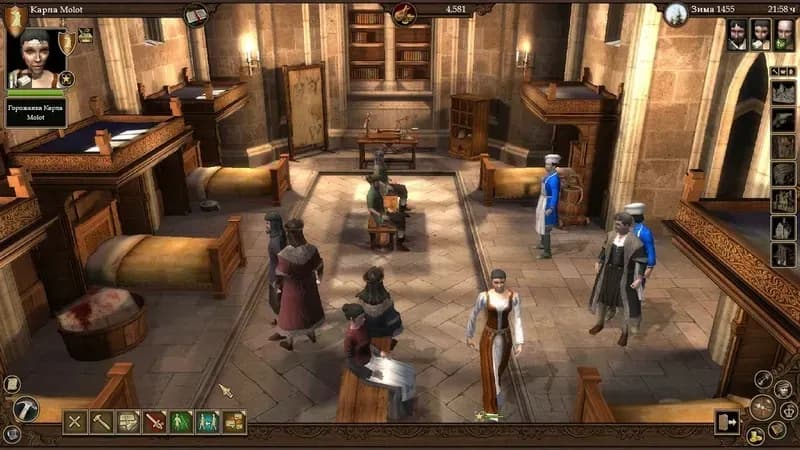The image size is (800, 450).
Task: Click the round shield icon at bottom left
Action: click(12, 434)
